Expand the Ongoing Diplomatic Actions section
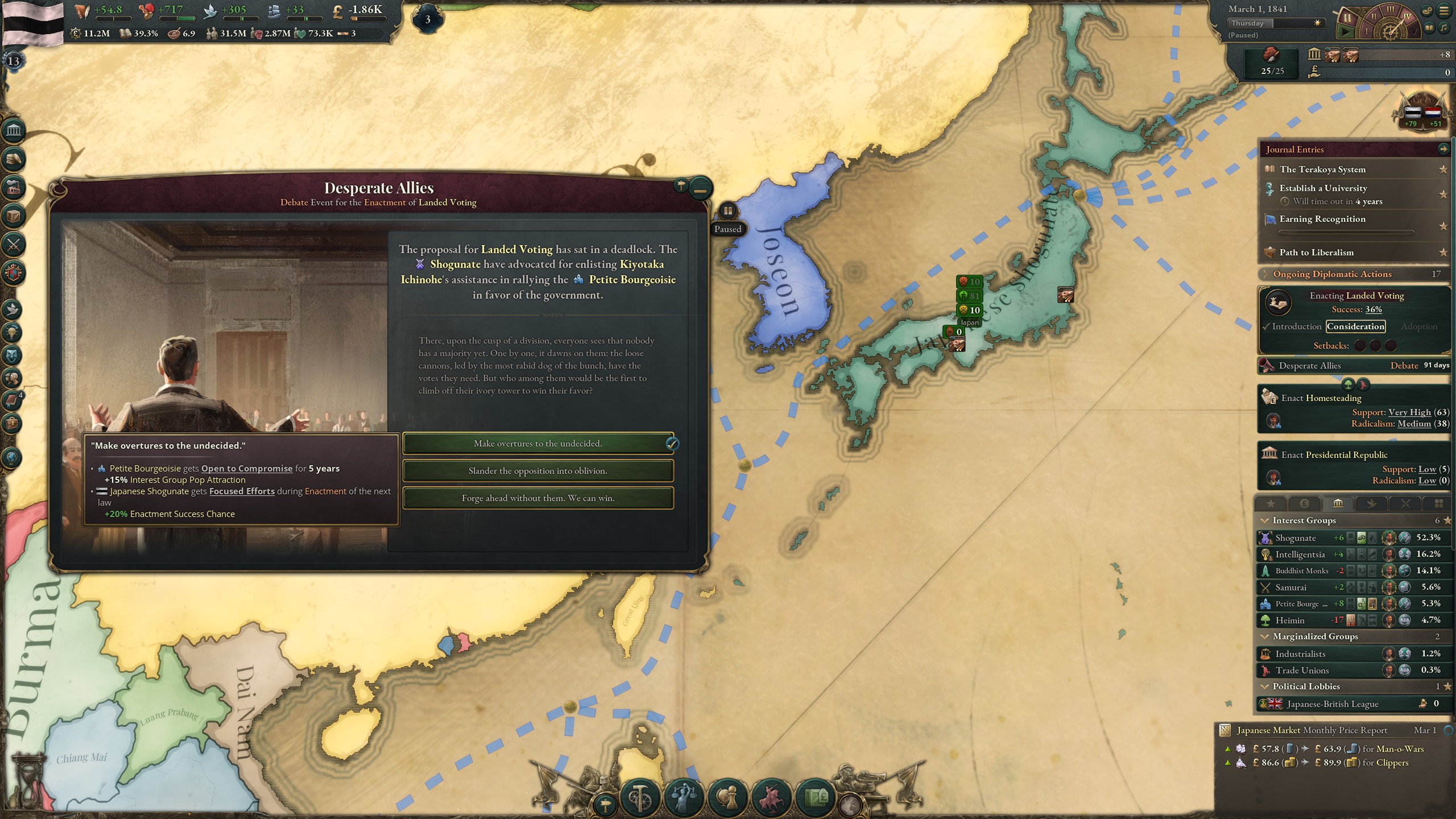 pos(1266,274)
